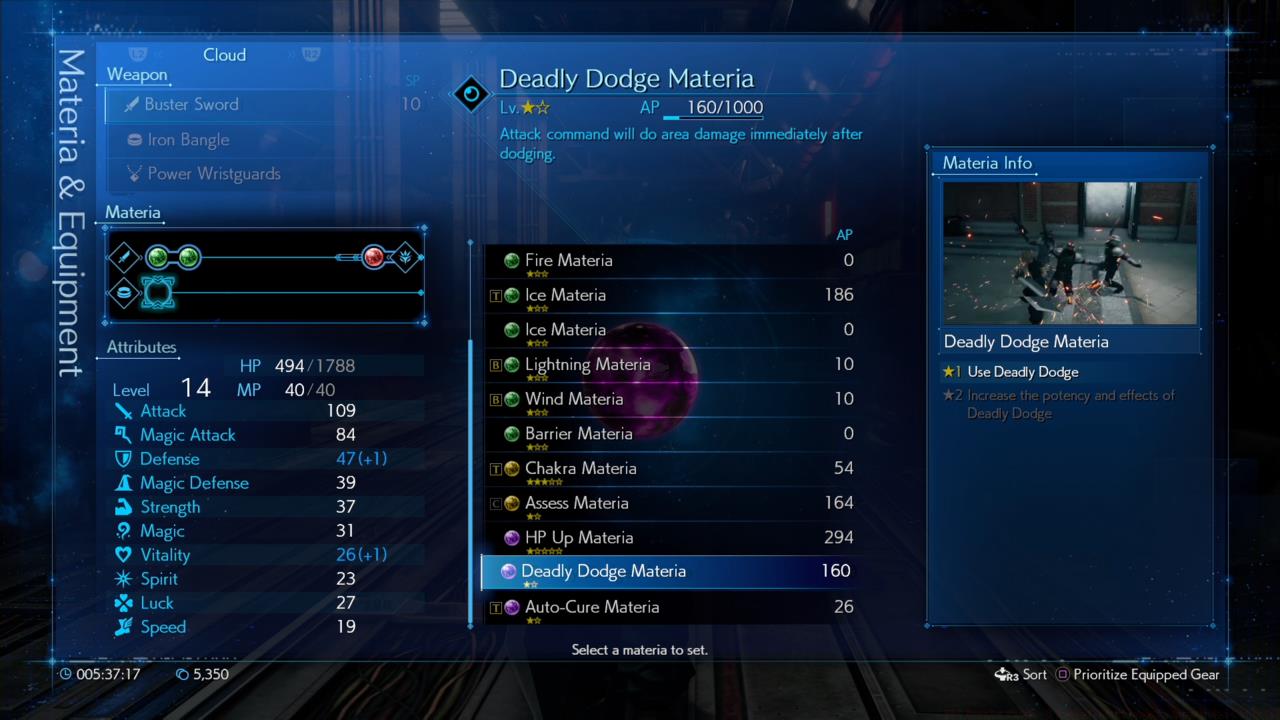Select the empty materia slot on Iron Bangle

(x=158, y=293)
